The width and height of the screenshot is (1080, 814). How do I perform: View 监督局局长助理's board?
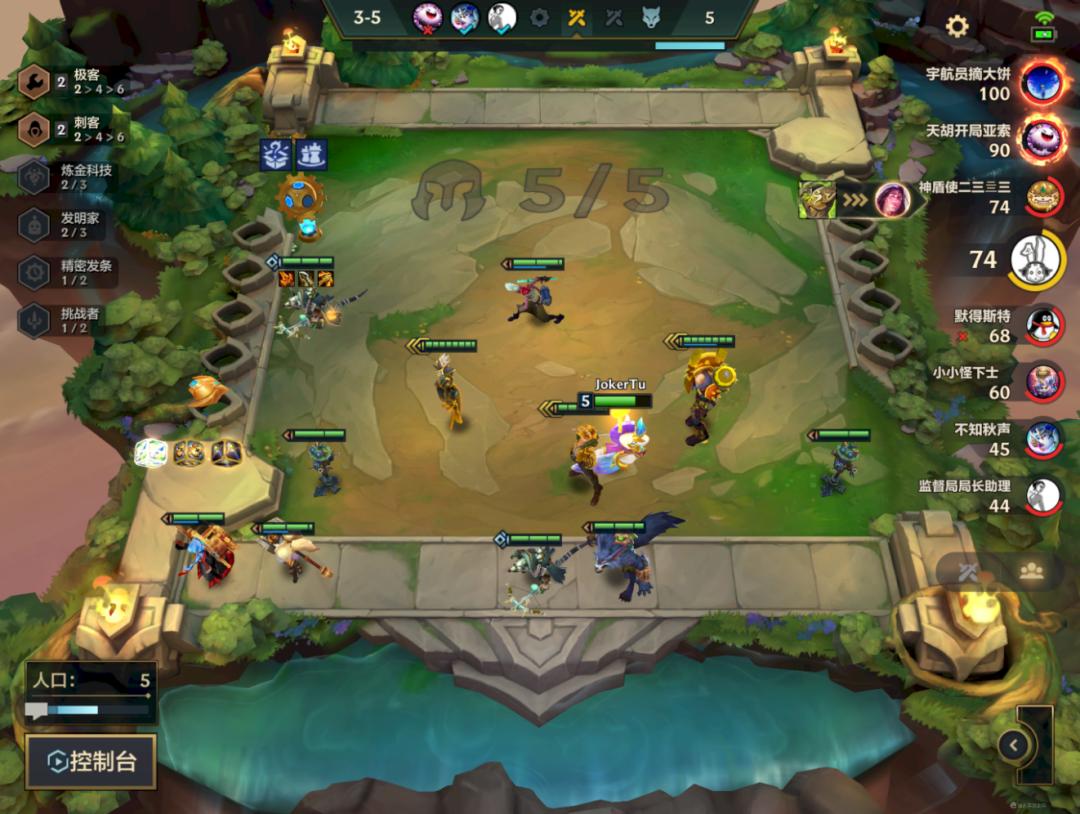[1043, 495]
